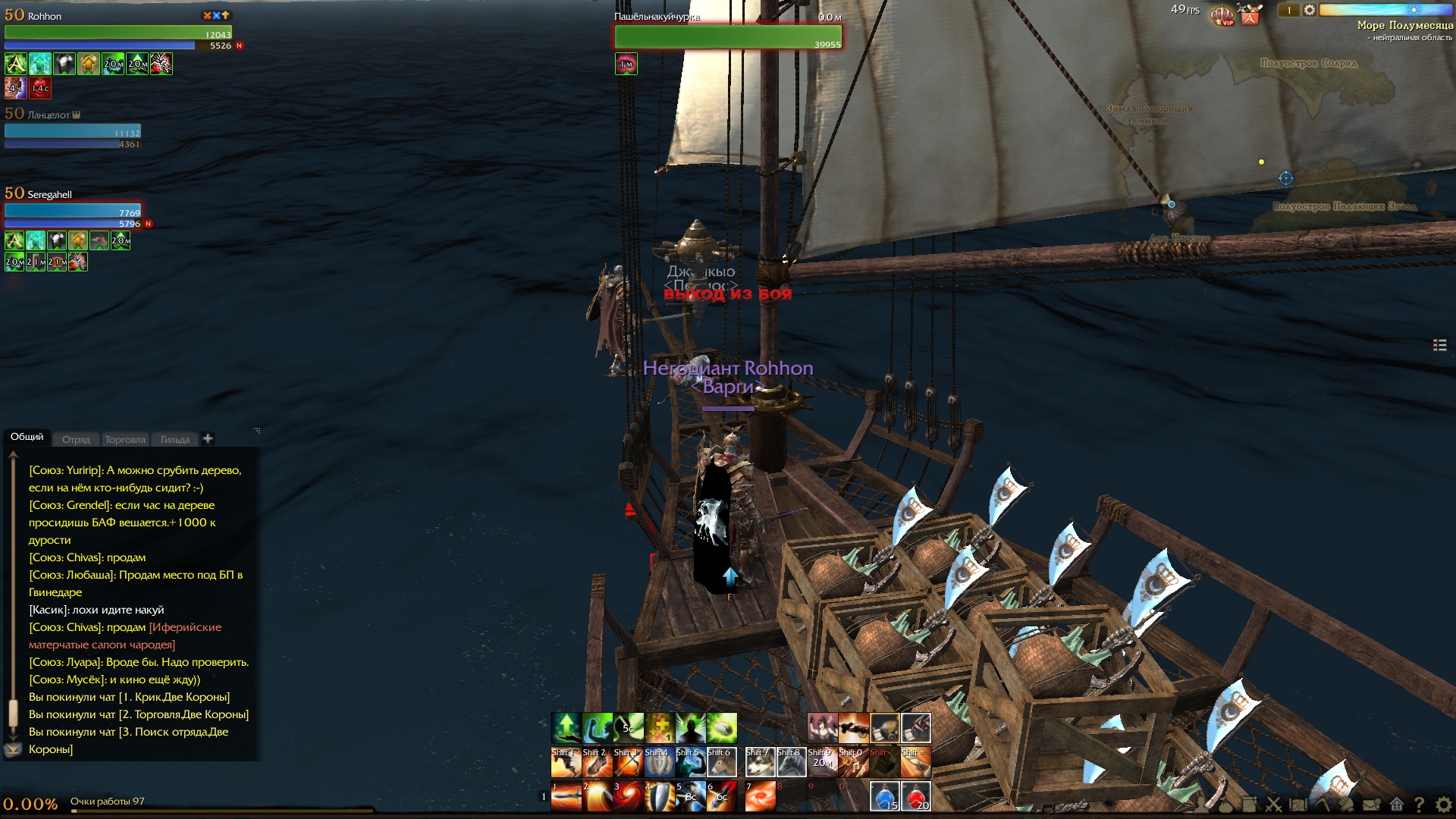Switch to the Отряд chat tab
1456x819 pixels.
click(x=76, y=440)
